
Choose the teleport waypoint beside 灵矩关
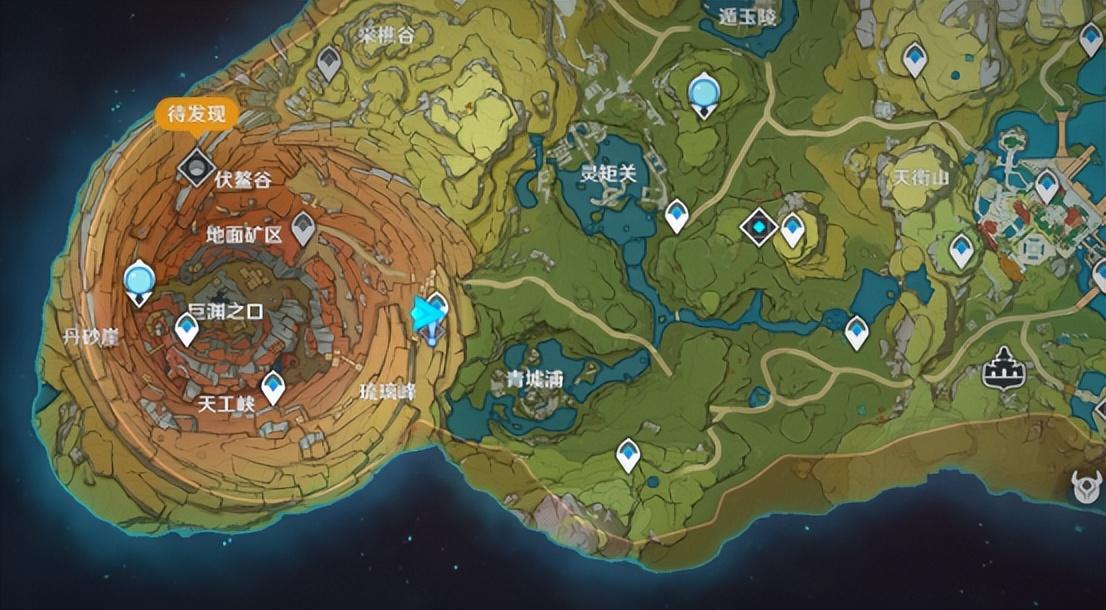tap(677, 215)
